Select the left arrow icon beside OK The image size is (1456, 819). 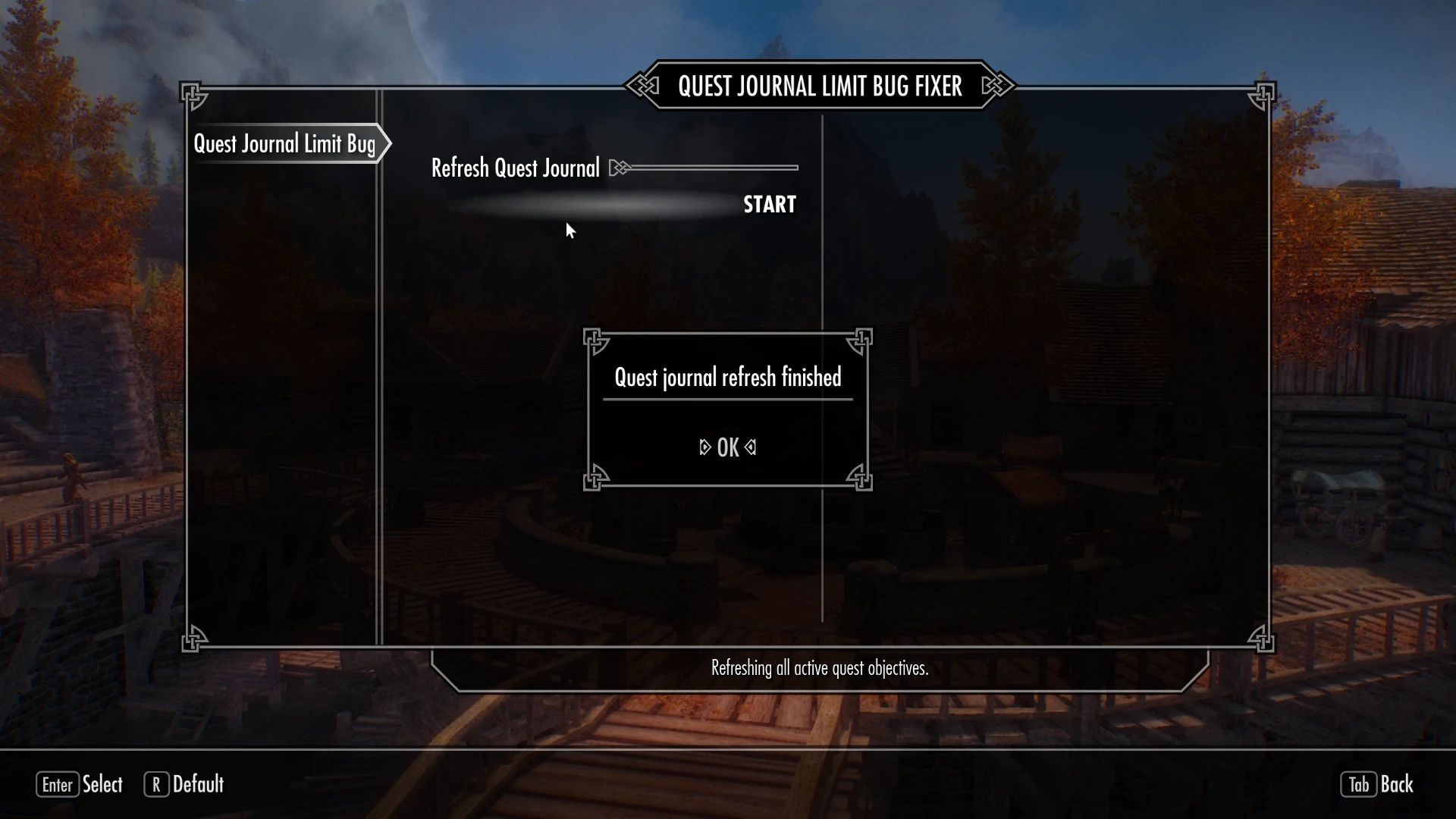[x=704, y=447]
